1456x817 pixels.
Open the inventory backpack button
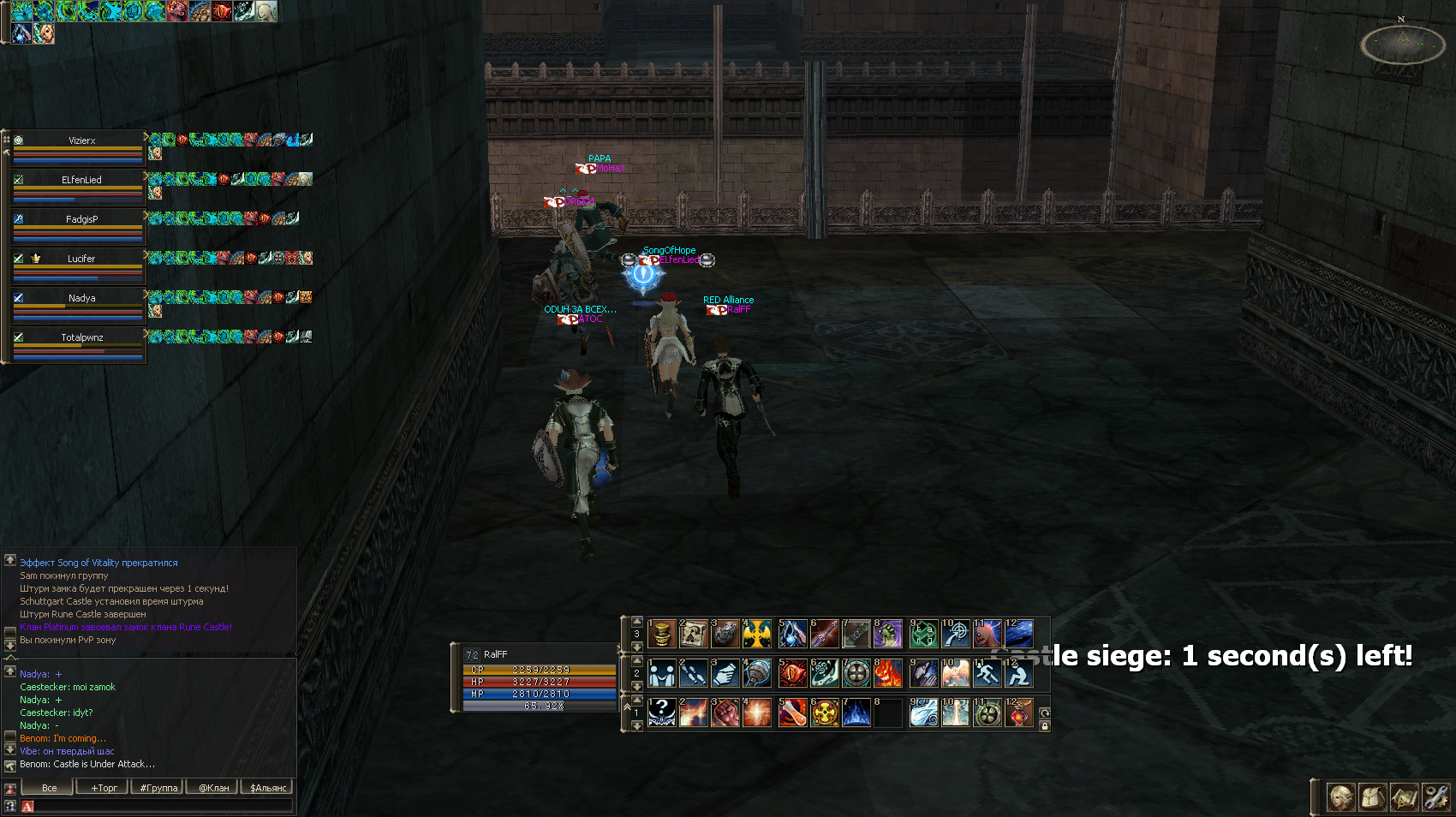click(x=1373, y=797)
